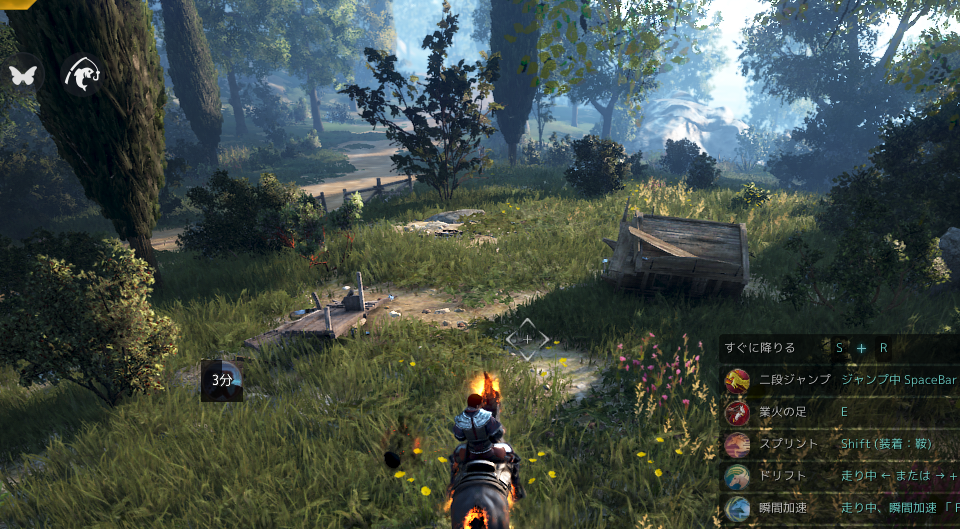Select the 瞬間加速 skill icon
This screenshot has height=529, width=960.
pos(737,508)
